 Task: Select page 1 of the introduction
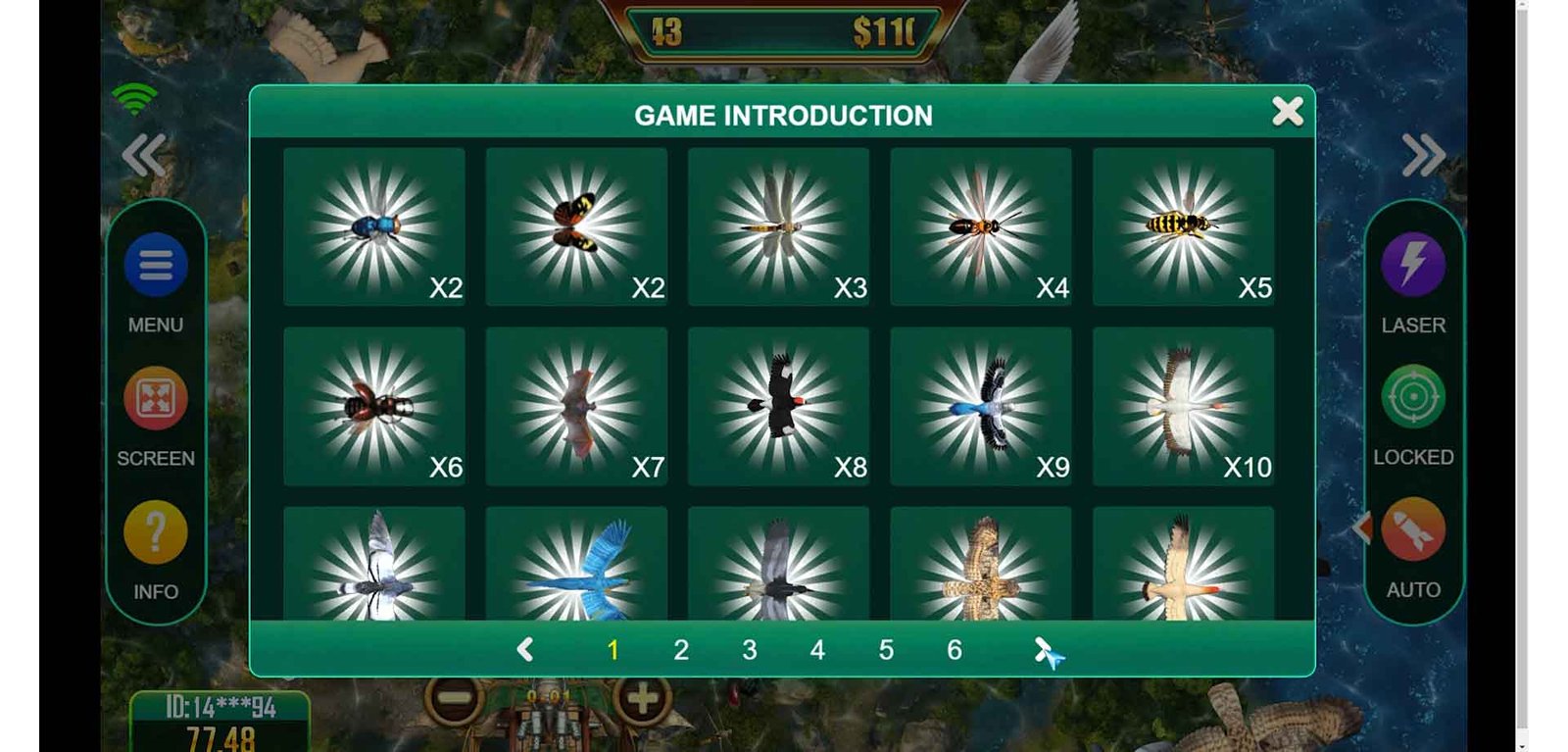(612, 649)
